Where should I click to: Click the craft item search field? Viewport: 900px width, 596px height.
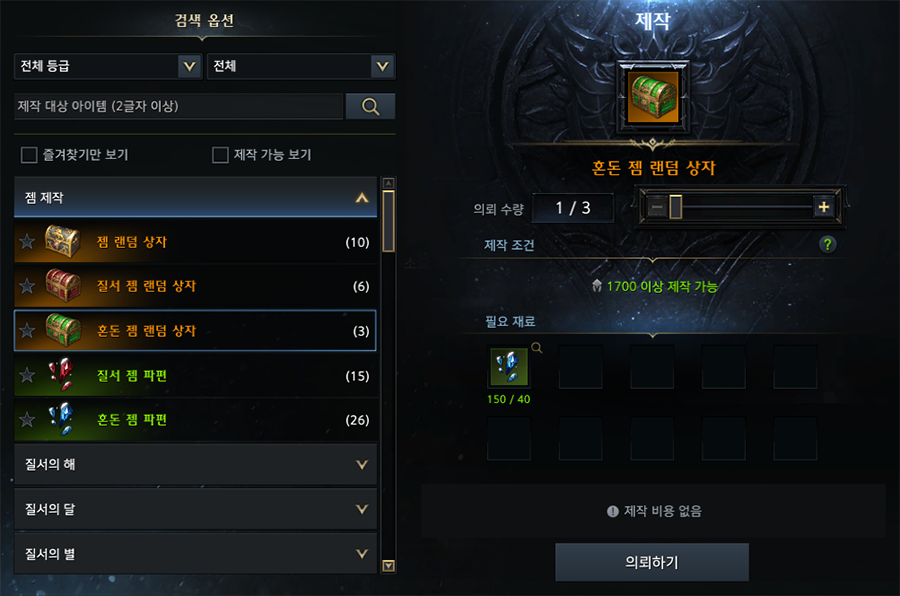[178, 106]
